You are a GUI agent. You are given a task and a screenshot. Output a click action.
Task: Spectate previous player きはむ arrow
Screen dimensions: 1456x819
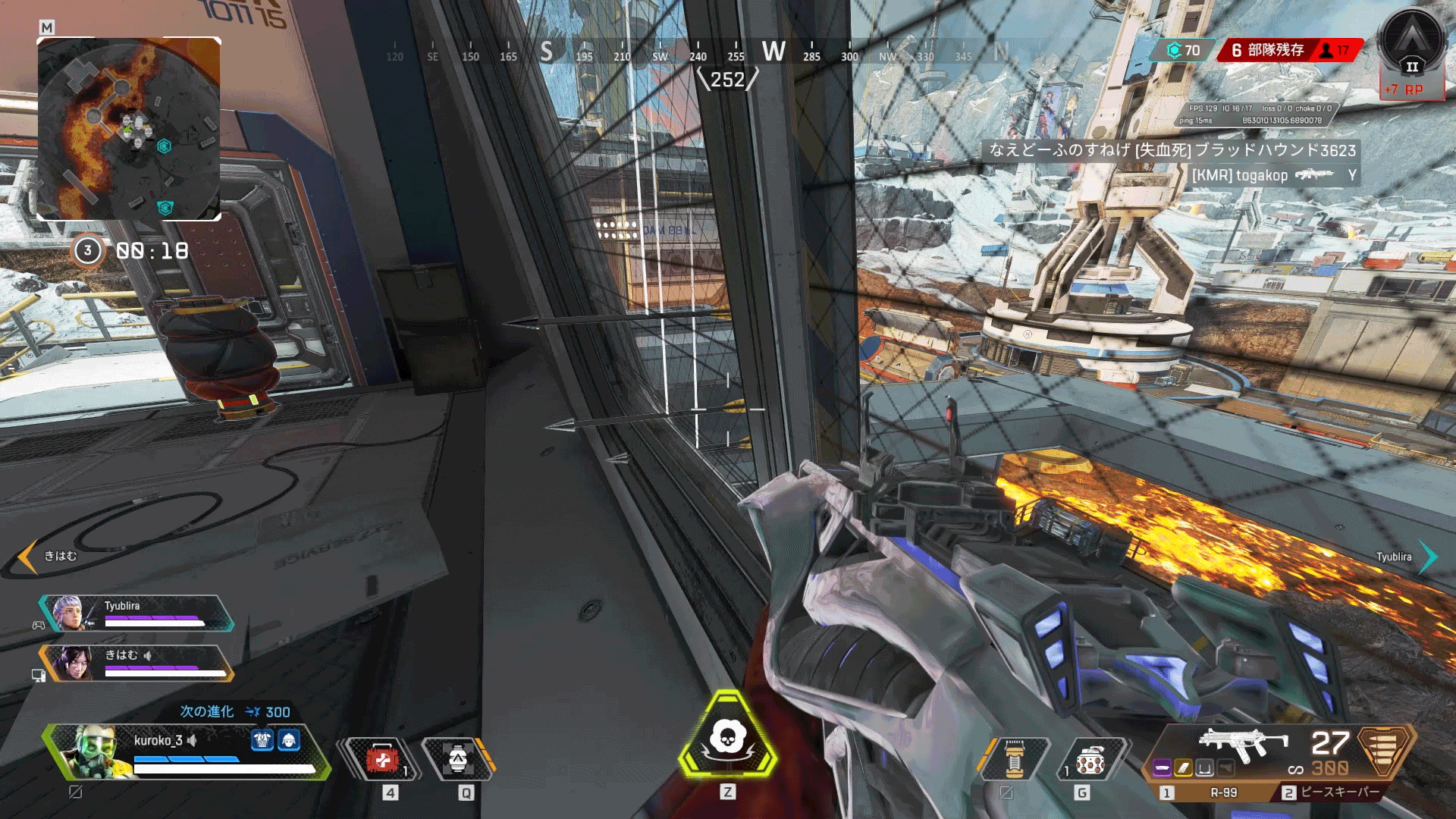click(28, 557)
